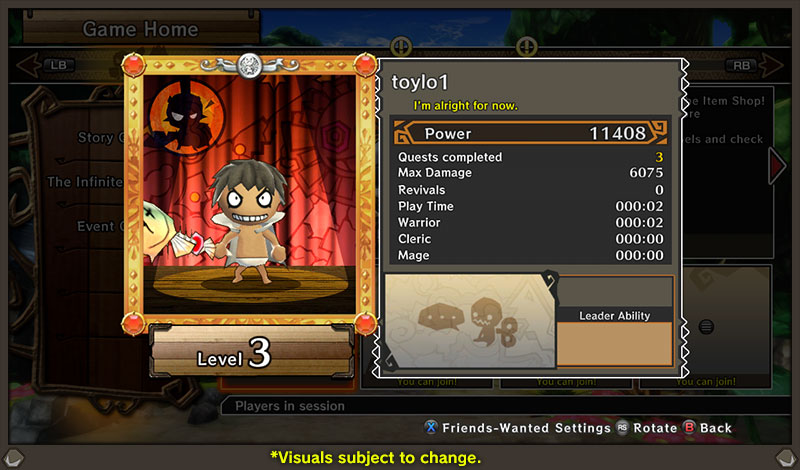Open the Event menu entry
Viewport: 800px width, 470px height.
99,226
